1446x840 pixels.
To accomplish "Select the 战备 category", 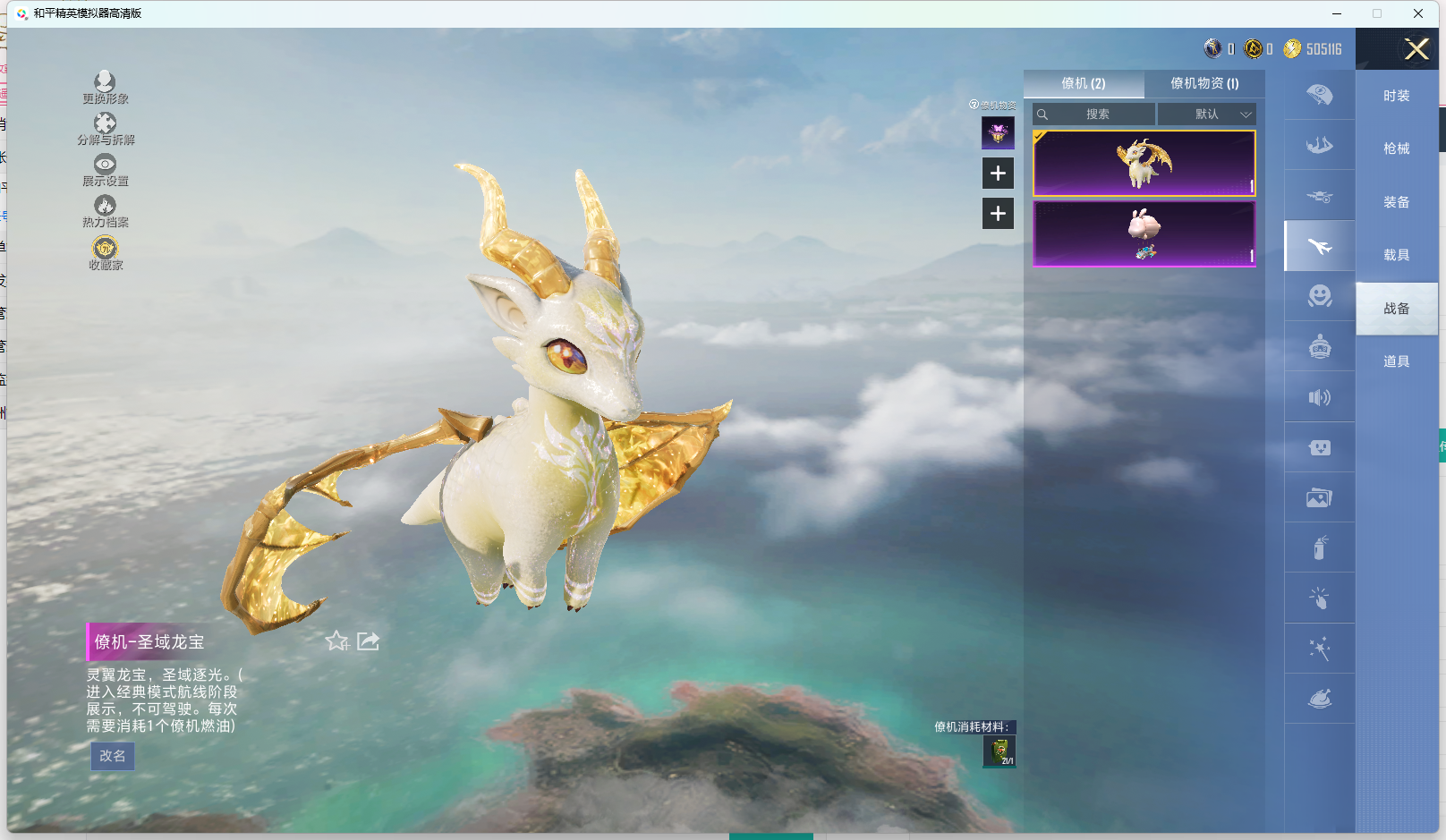I will (x=1396, y=309).
